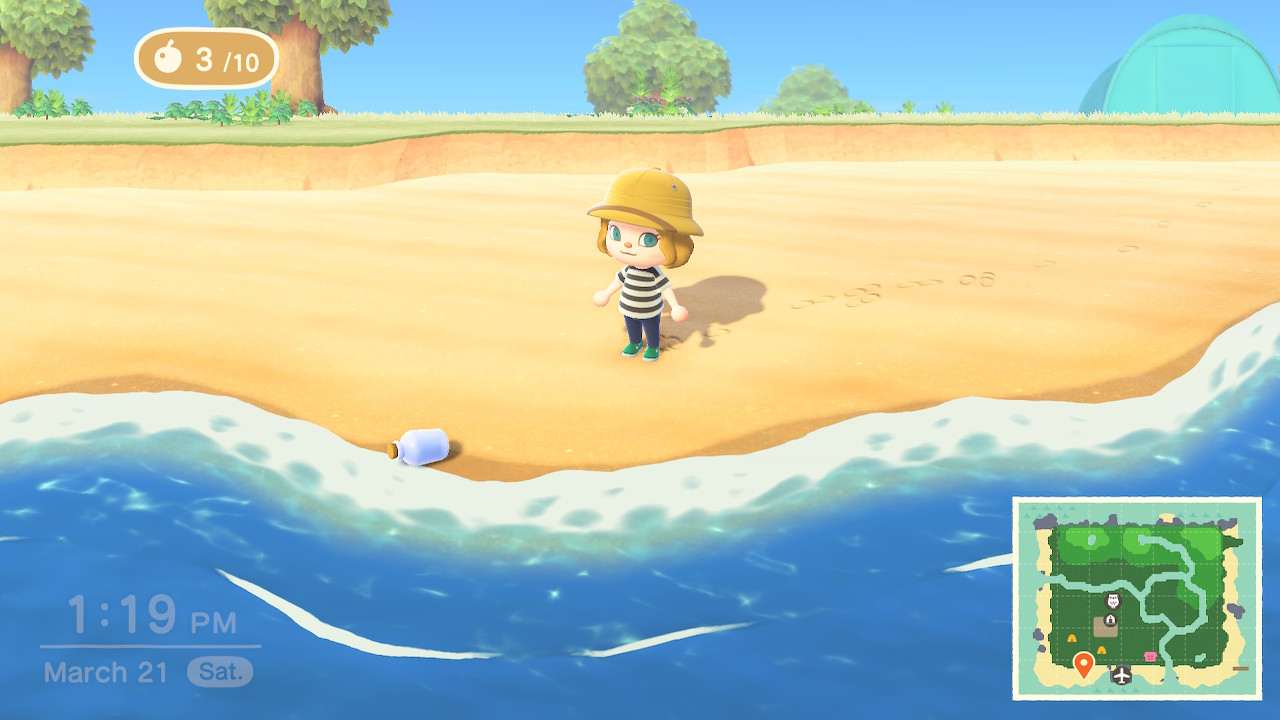
Task: Click the Resident Services tent icon on minimap
Action: pyautogui.click(x=1110, y=619)
